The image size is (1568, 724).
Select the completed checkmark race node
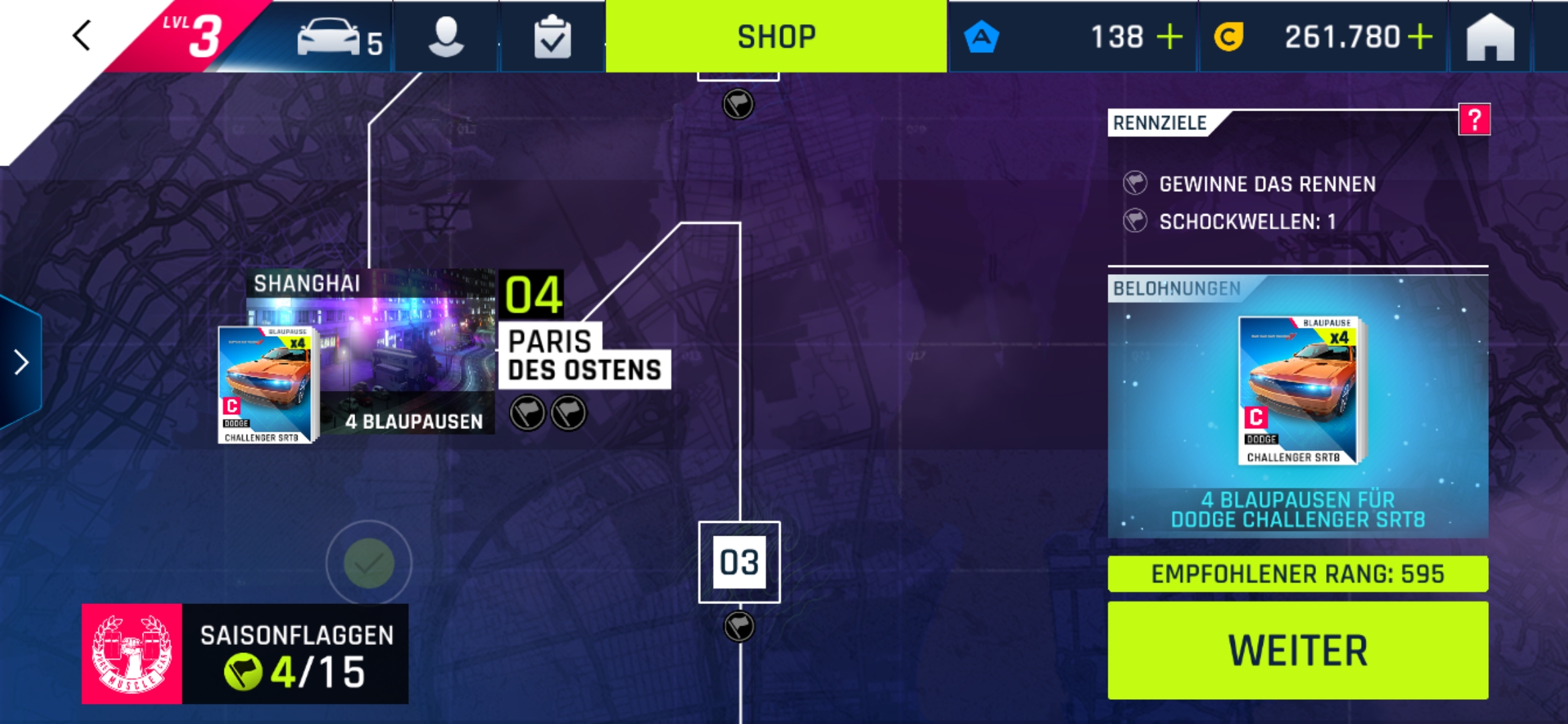click(x=369, y=563)
